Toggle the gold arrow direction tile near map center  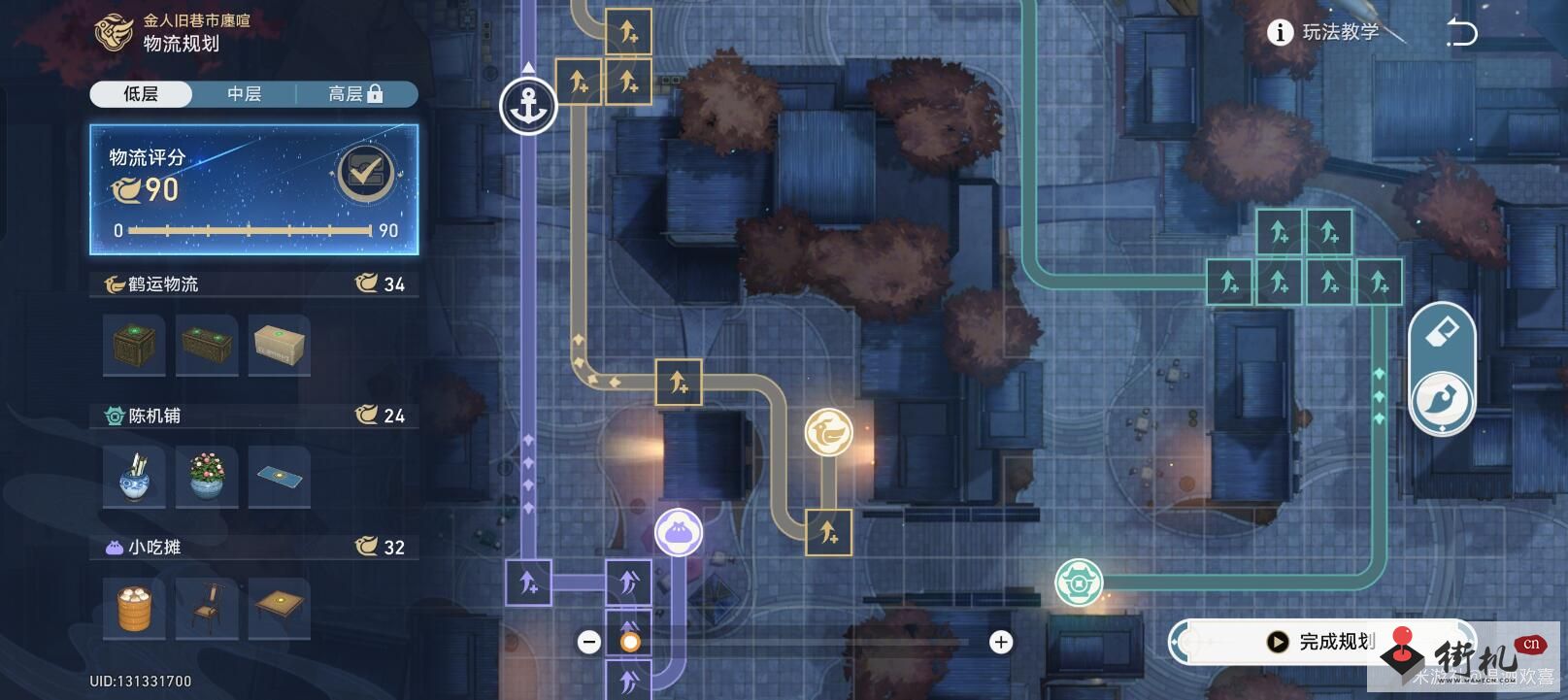tap(680, 383)
